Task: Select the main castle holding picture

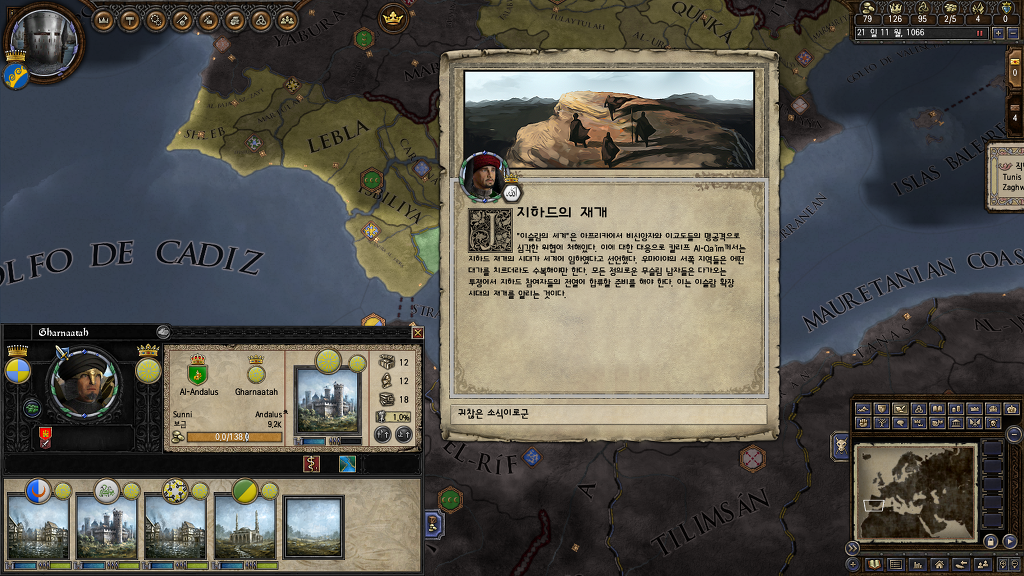Action: tap(326, 400)
